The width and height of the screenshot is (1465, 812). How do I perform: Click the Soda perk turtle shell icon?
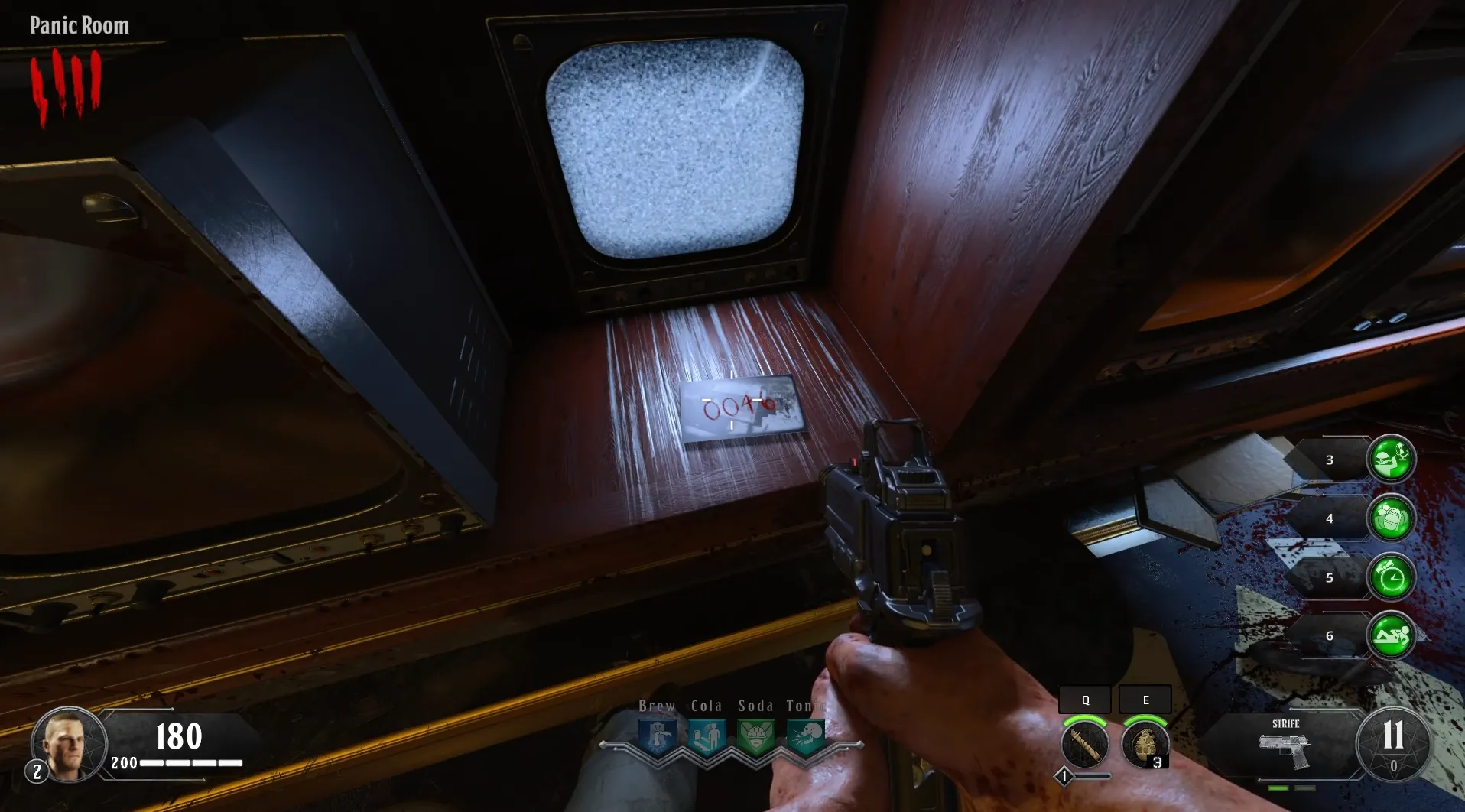755,738
